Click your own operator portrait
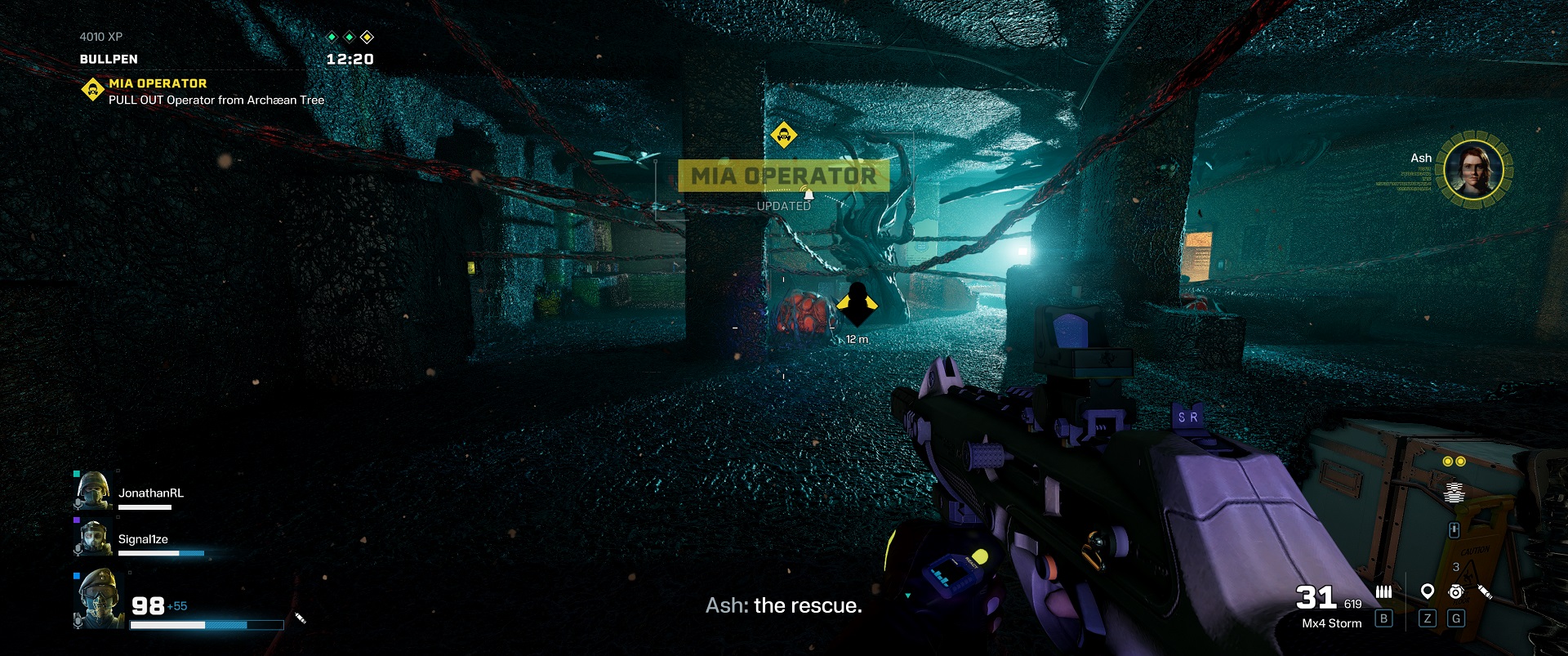 tap(100, 599)
